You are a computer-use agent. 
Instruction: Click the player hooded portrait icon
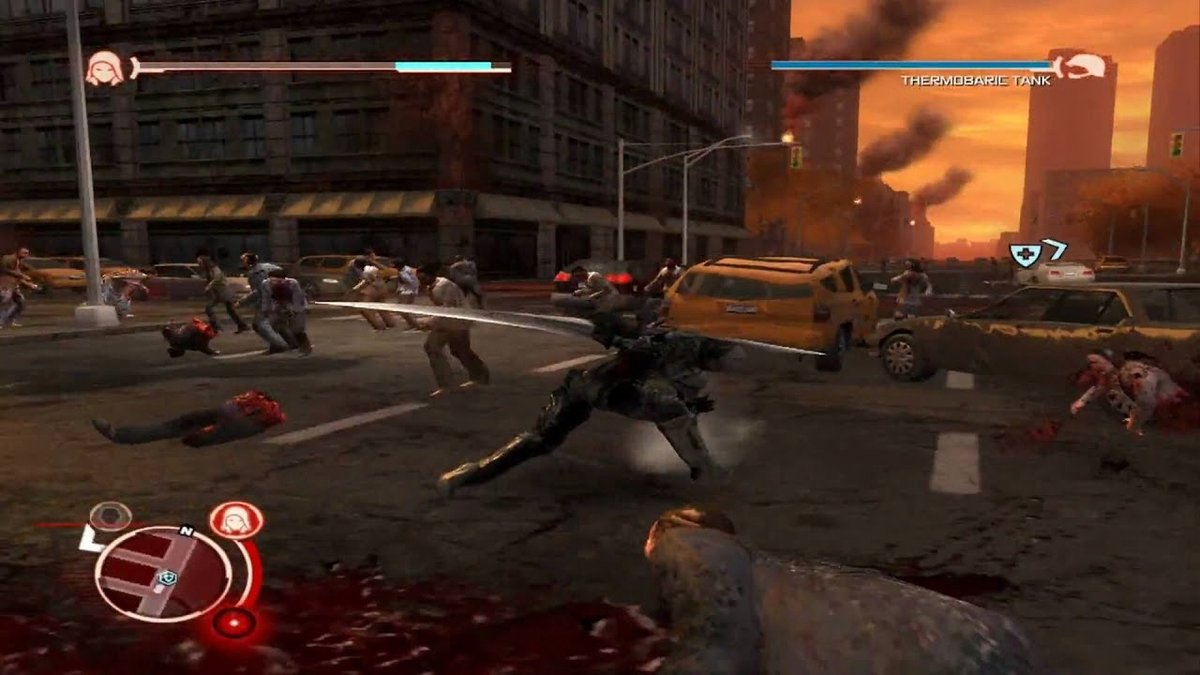pos(104,68)
